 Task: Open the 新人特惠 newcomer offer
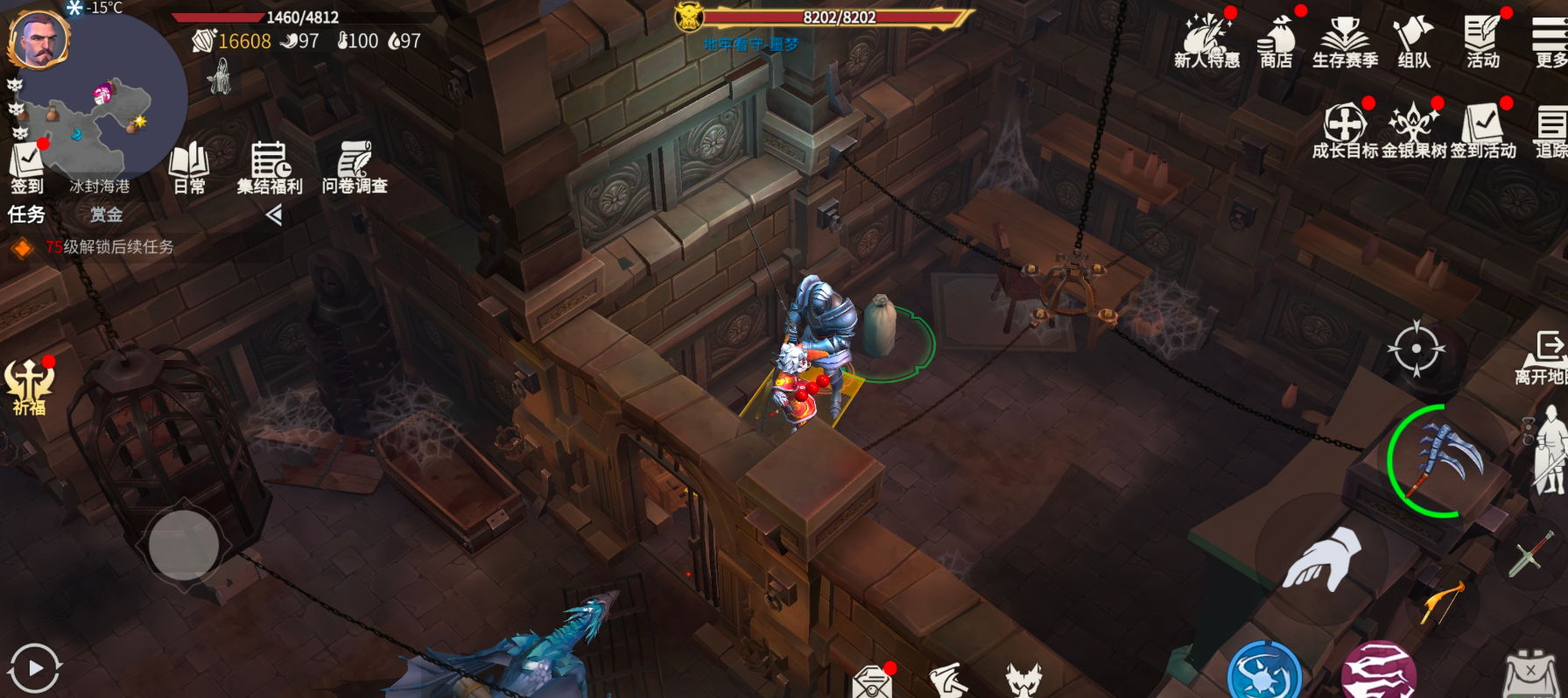[x=1206, y=40]
